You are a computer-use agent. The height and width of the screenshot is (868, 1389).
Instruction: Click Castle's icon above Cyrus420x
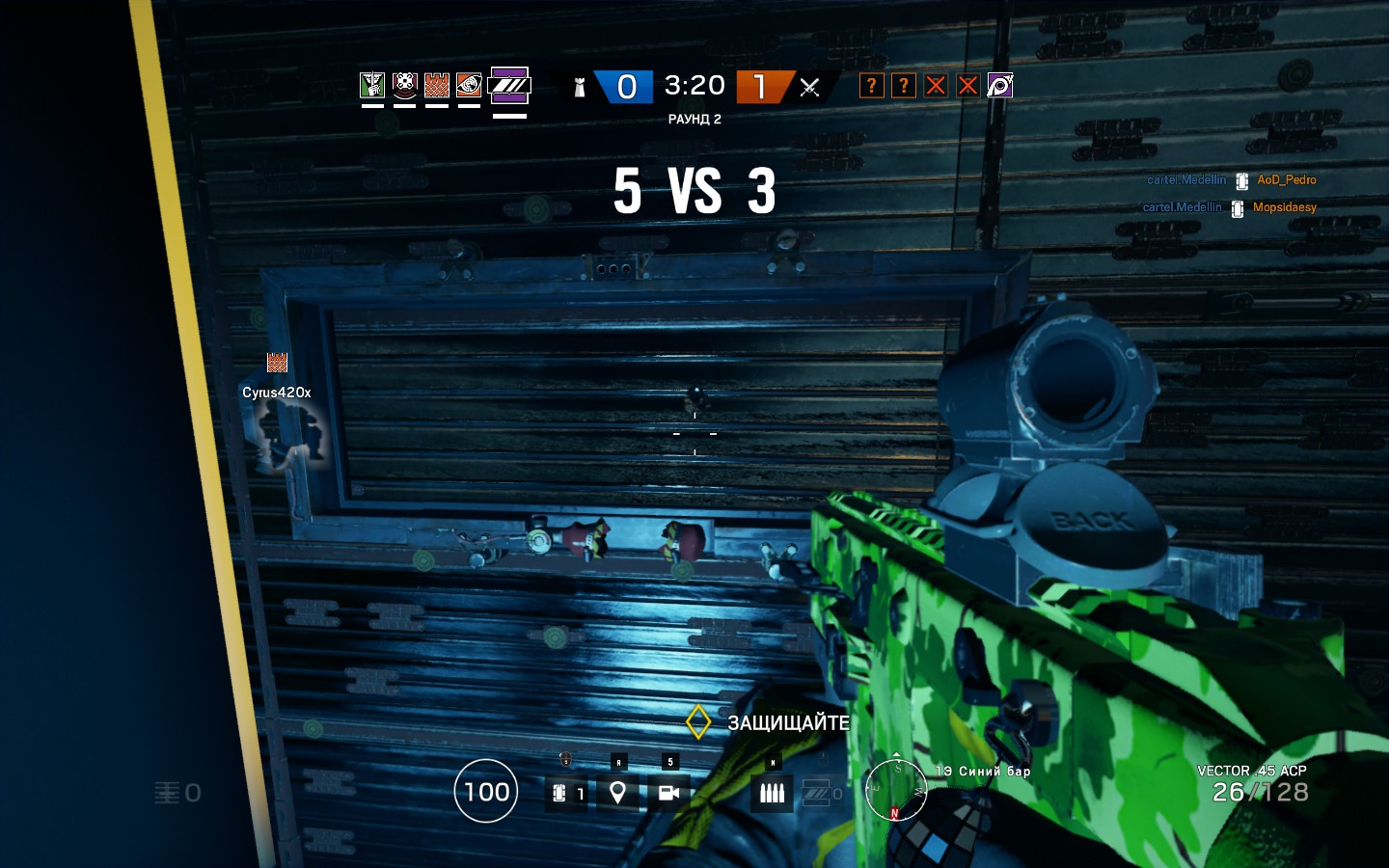pyautogui.click(x=276, y=365)
